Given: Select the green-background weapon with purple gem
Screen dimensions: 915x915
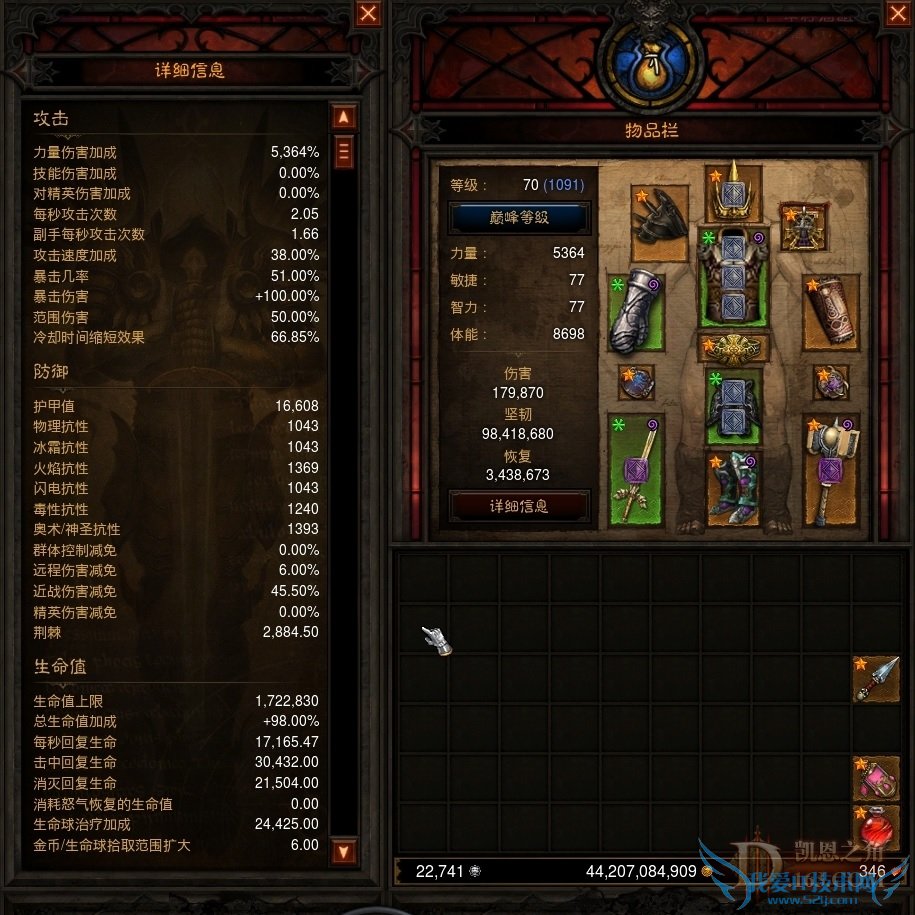Looking at the screenshot, I should coord(635,472).
